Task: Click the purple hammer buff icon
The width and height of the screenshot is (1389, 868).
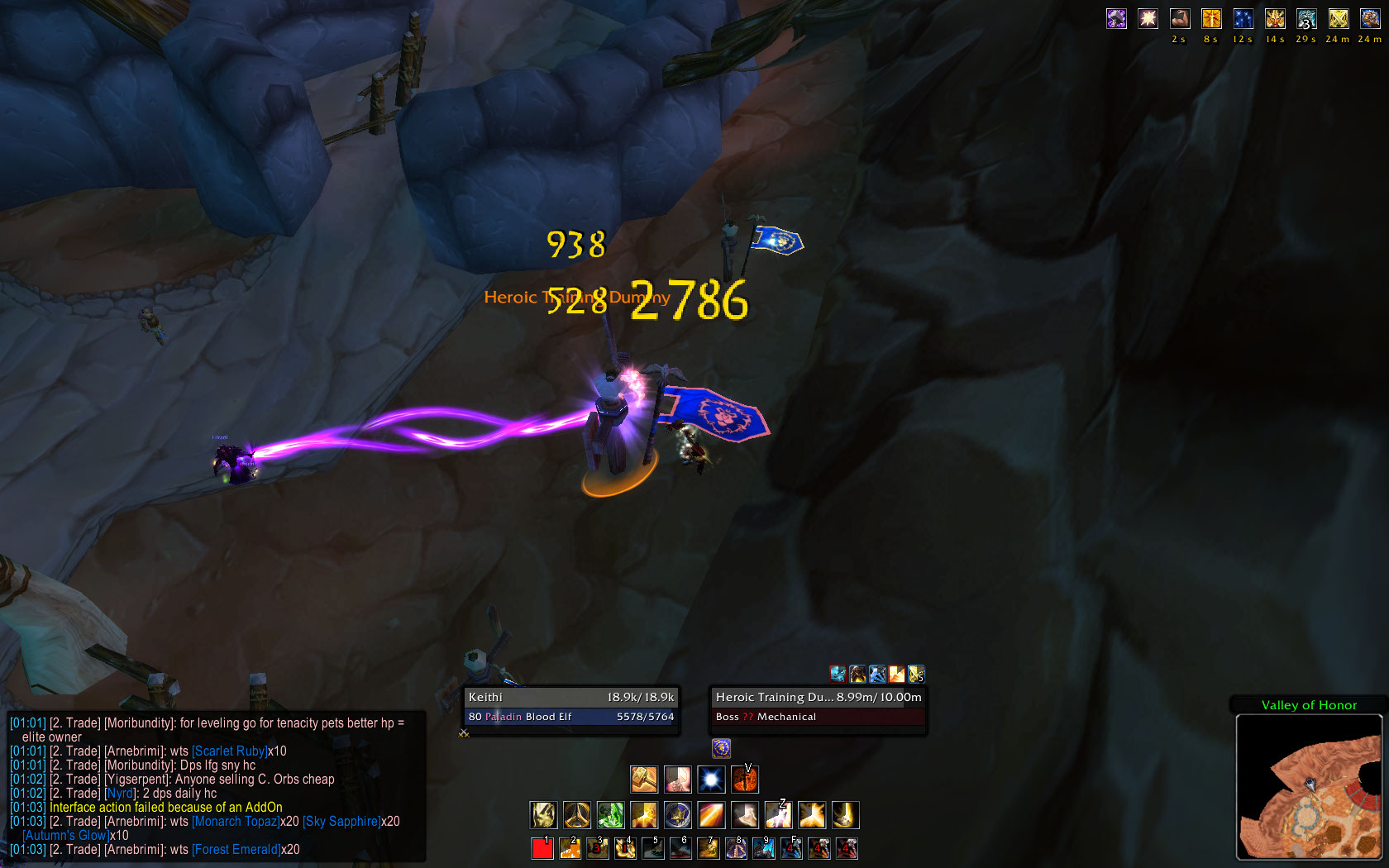Action: (1116, 19)
